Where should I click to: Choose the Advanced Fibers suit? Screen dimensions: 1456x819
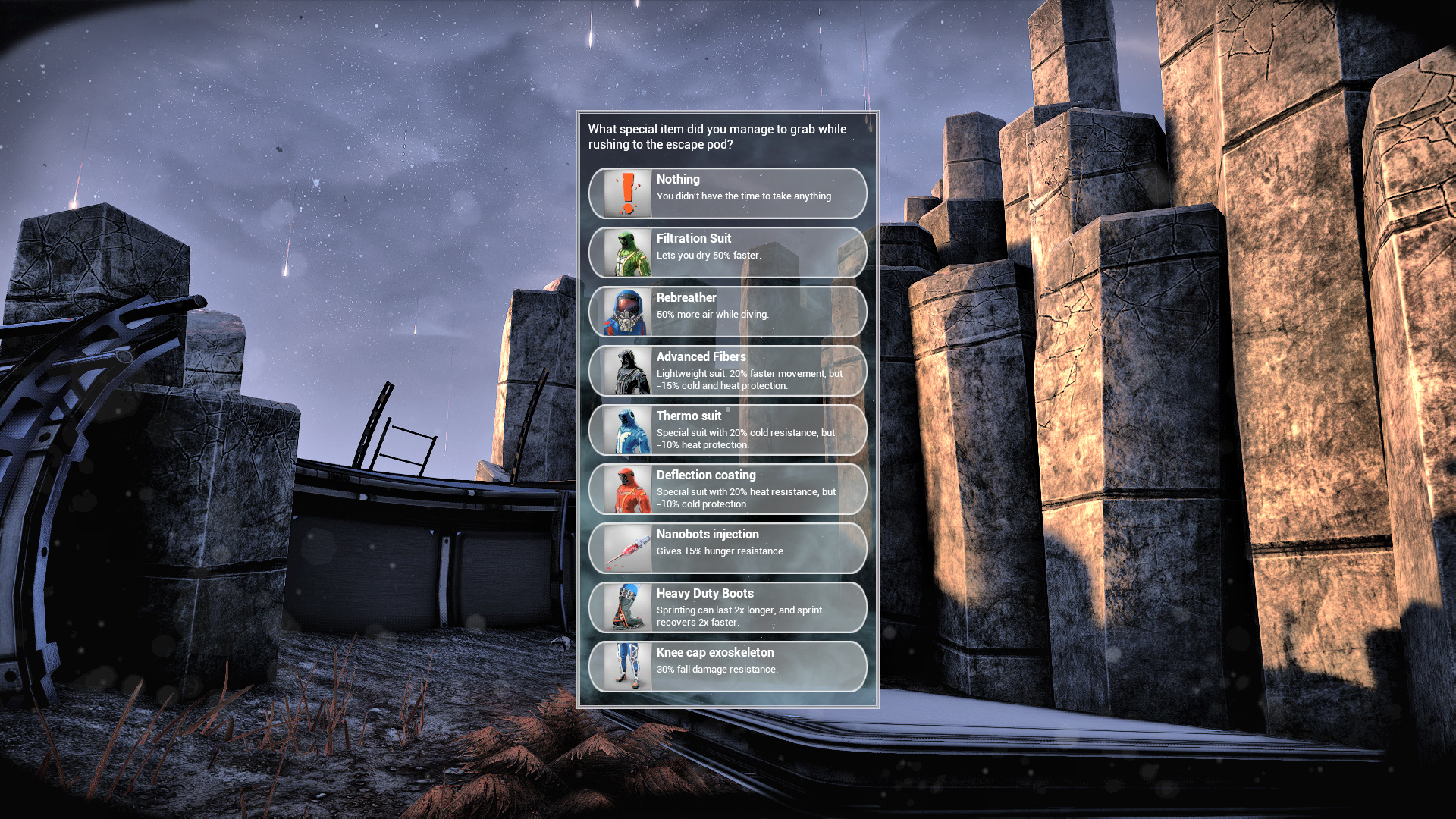coord(727,371)
